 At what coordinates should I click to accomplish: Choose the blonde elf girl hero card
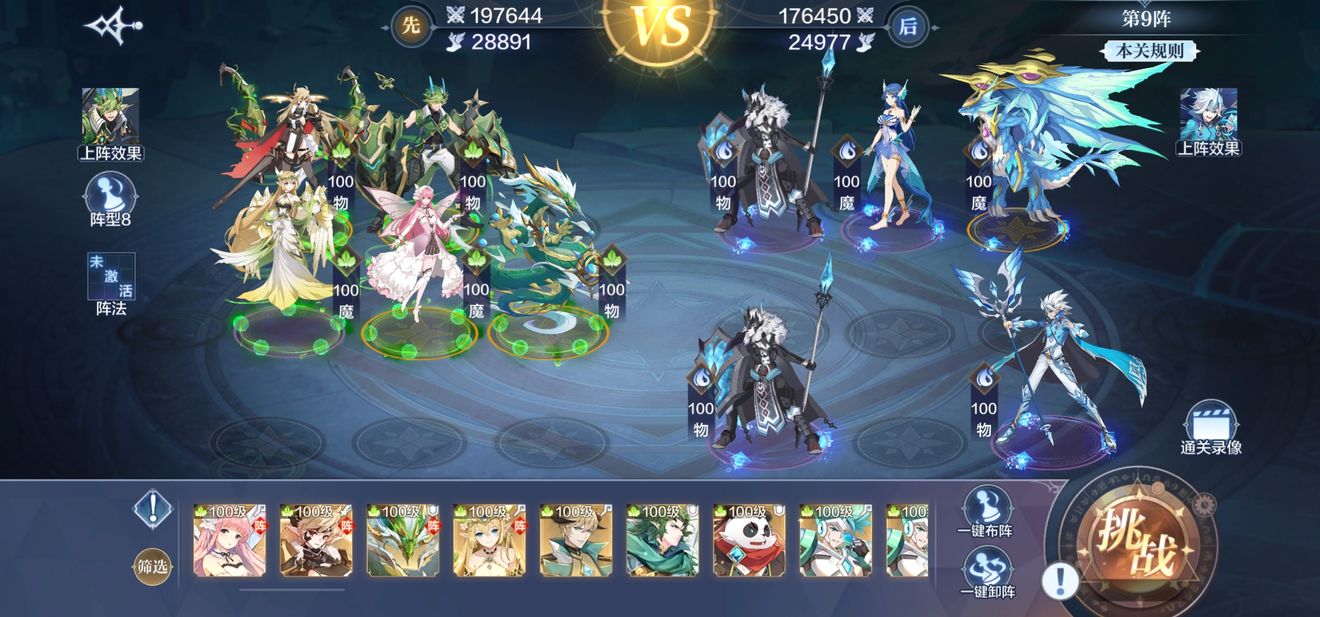pos(489,541)
